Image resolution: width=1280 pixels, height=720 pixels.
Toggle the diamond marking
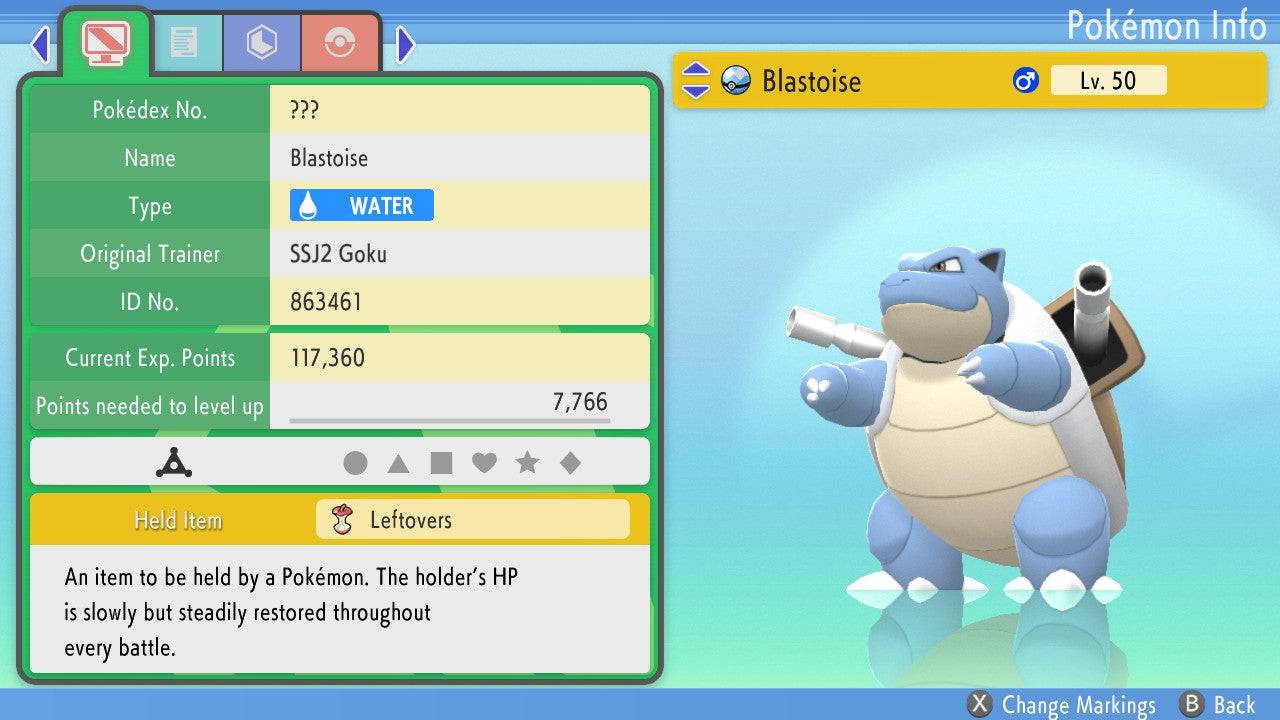click(570, 463)
